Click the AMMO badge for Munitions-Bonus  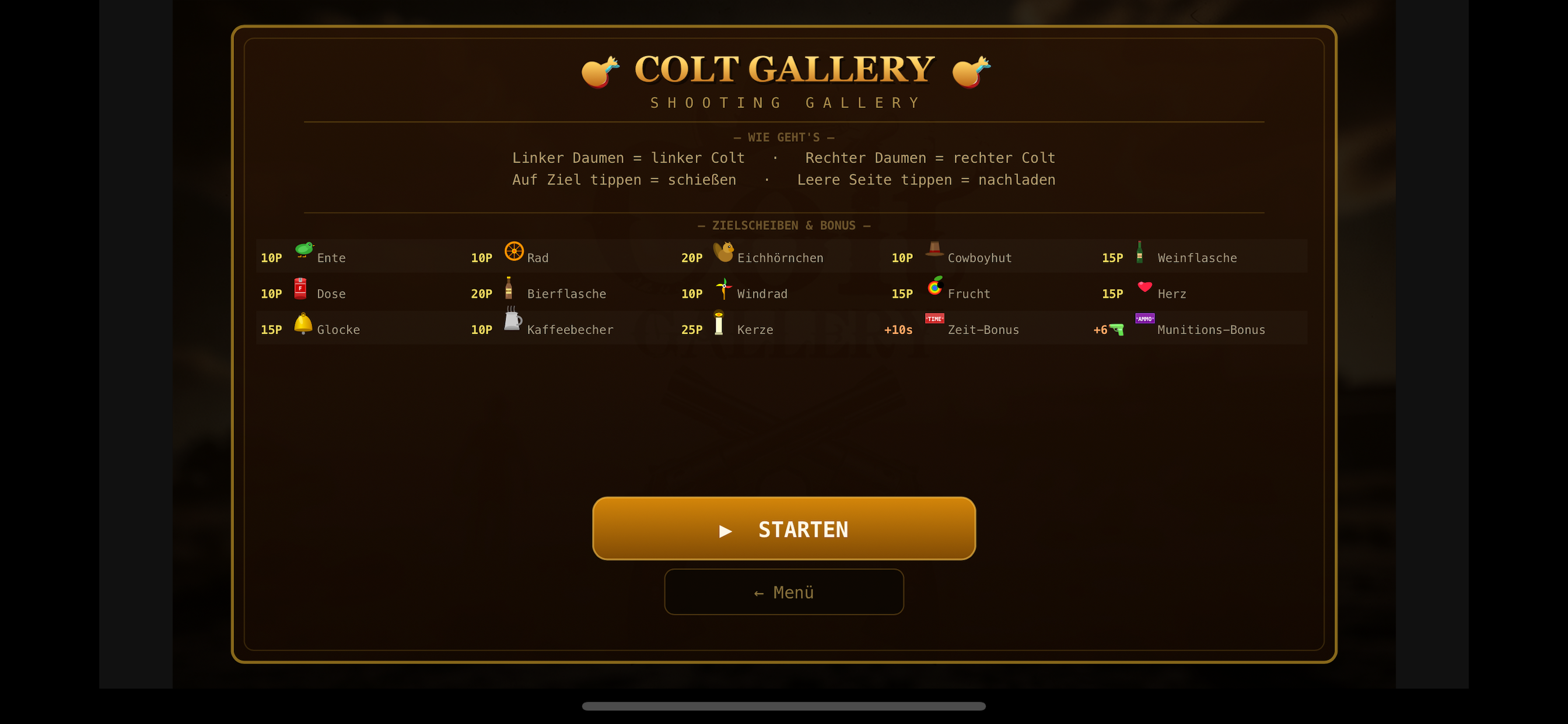(1145, 318)
